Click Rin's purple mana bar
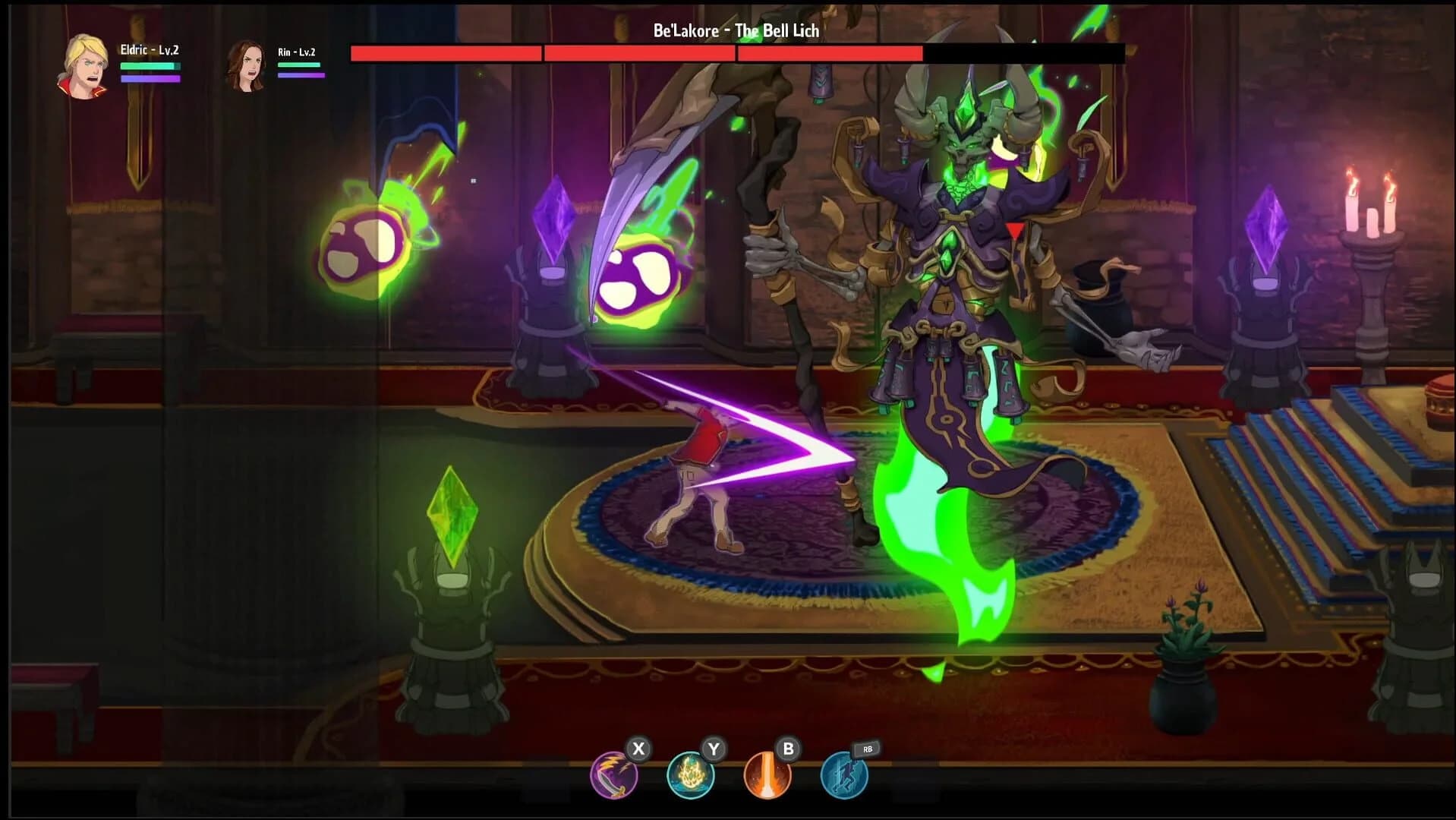Image resolution: width=1456 pixels, height=820 pixels. coord(301,77)
